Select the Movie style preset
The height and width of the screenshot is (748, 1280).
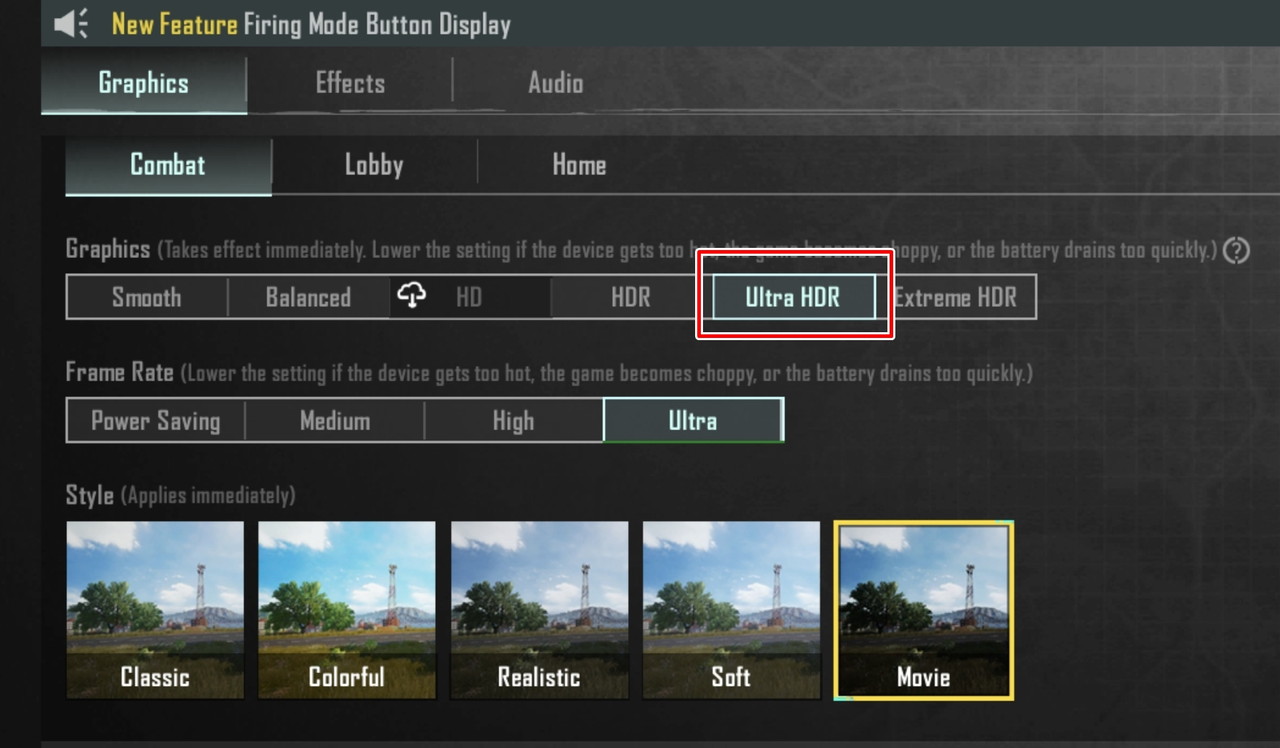pos(923,610)
